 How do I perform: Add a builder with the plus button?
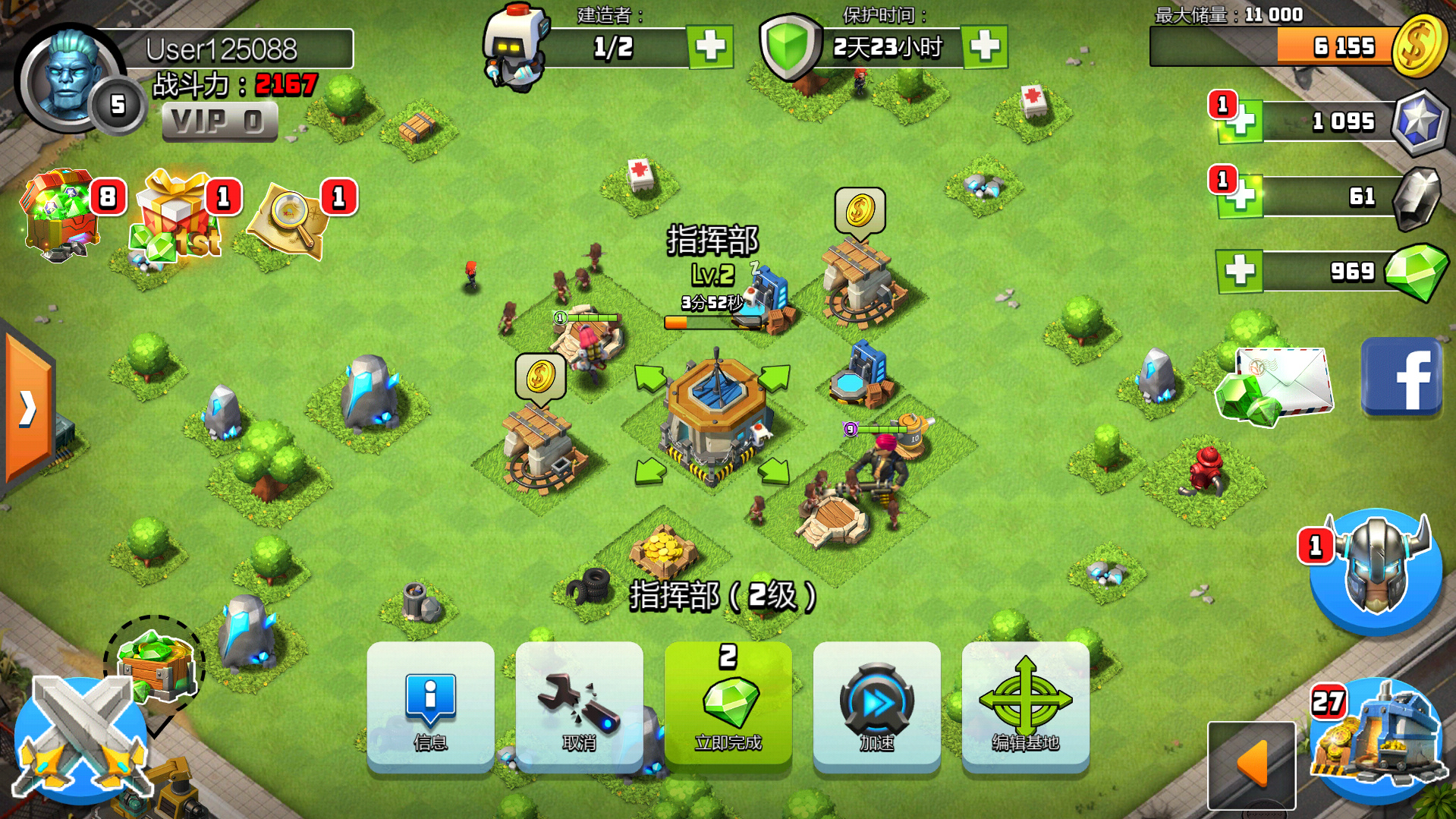[x=710, y=47]
